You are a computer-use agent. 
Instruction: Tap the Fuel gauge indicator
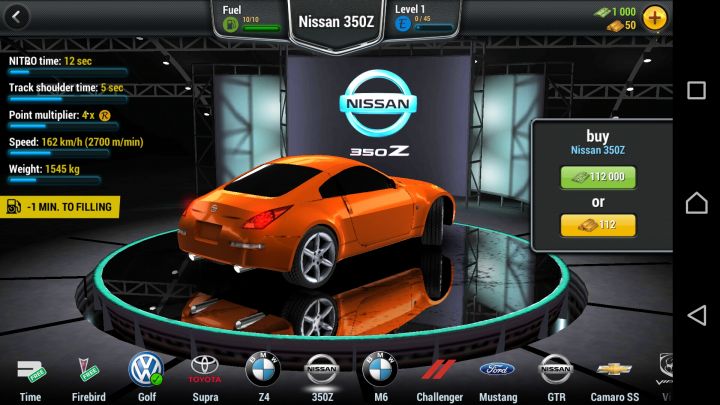[x=250, y=18]
